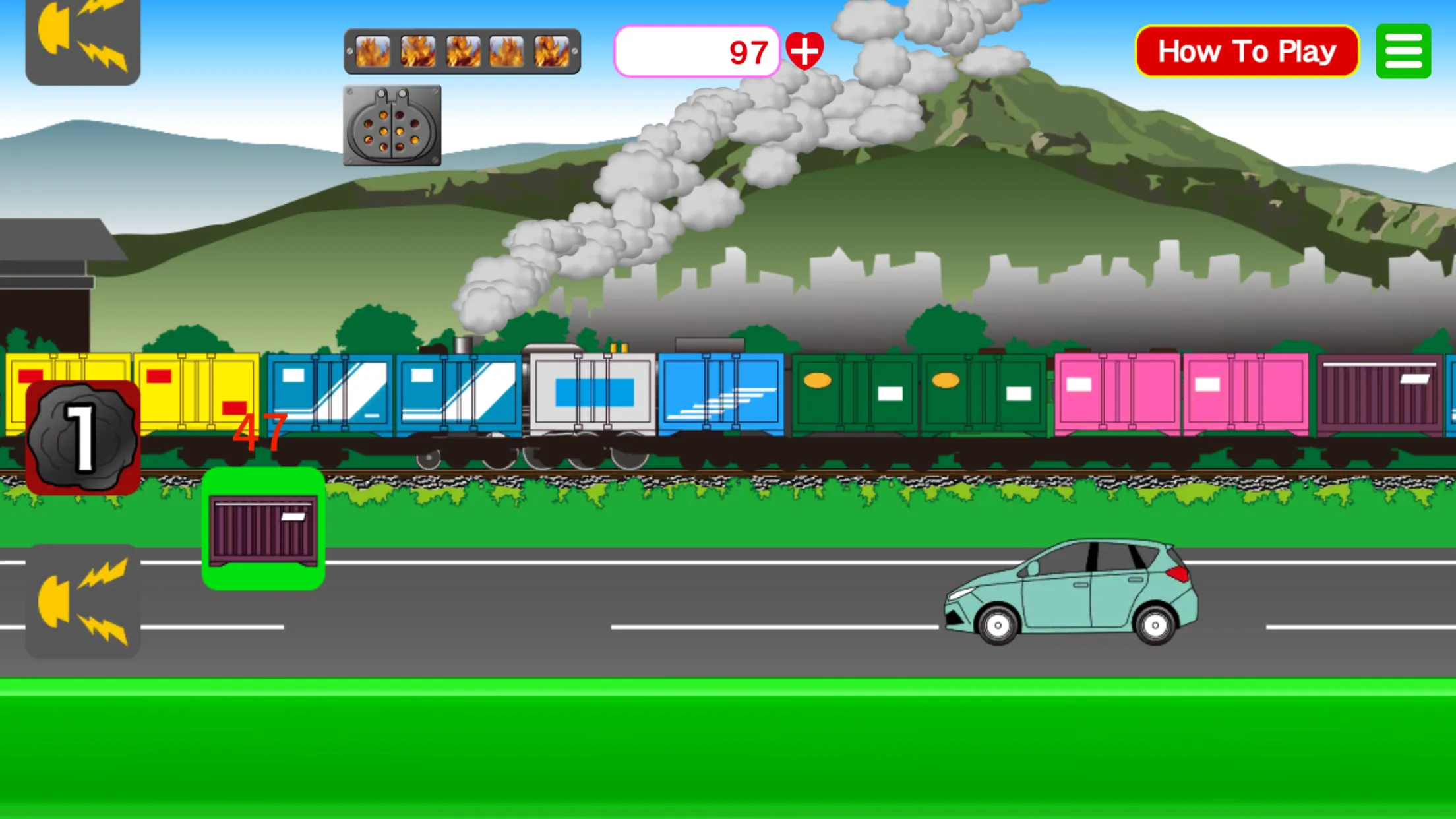Tap the top-left train horn icon
This screenshot has width=1456, height=819.
click(x=82, y=40)
